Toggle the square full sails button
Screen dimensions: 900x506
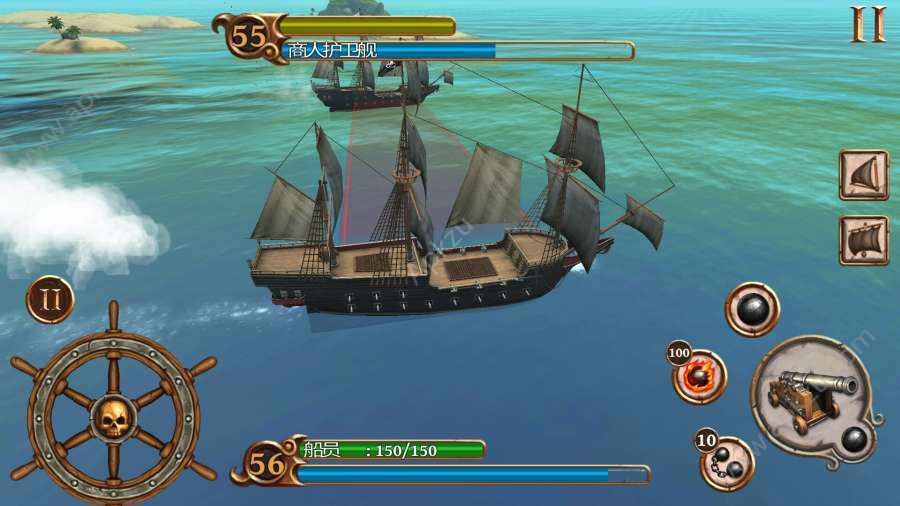(863, 240)
